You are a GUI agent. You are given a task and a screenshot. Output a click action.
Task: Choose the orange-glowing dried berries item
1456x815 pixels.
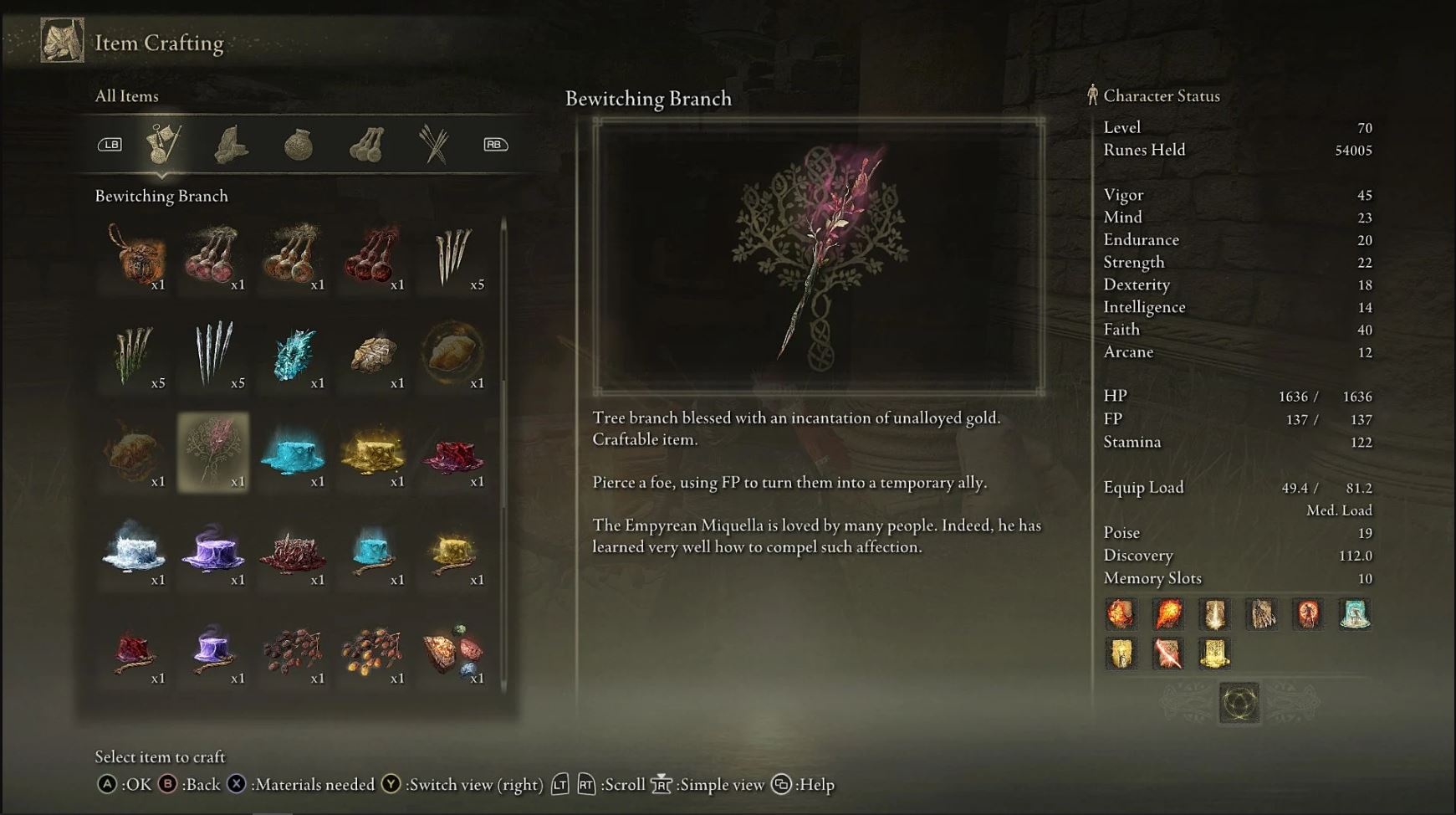click(374, 648)
